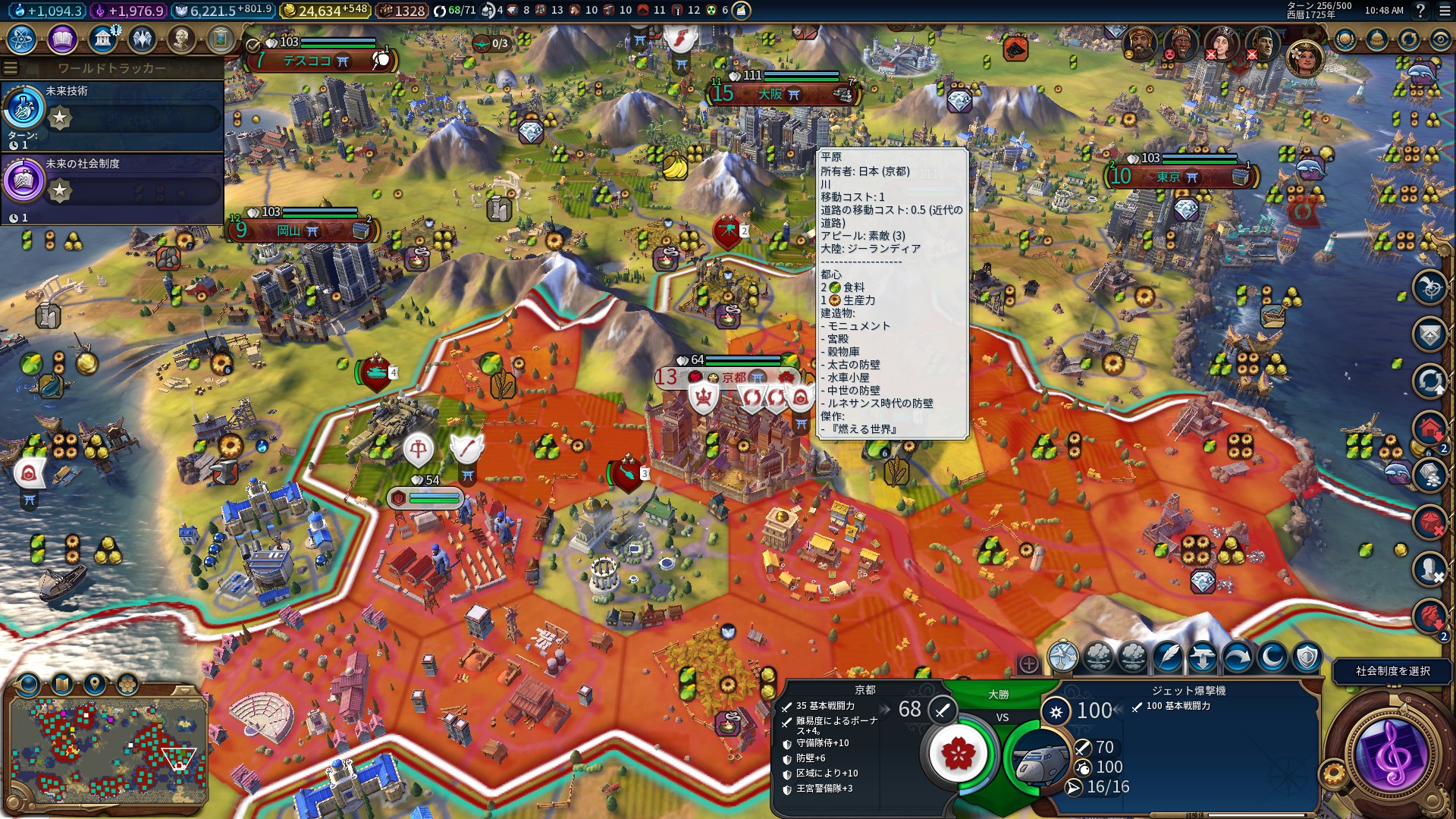Toggle the World Tracker hamburger menu

click(x=11, y=68)
